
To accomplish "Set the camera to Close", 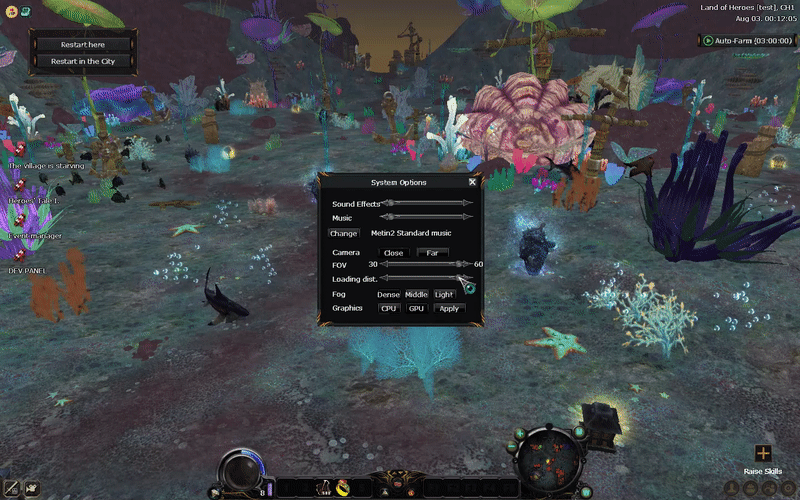I will pos(394,253).
